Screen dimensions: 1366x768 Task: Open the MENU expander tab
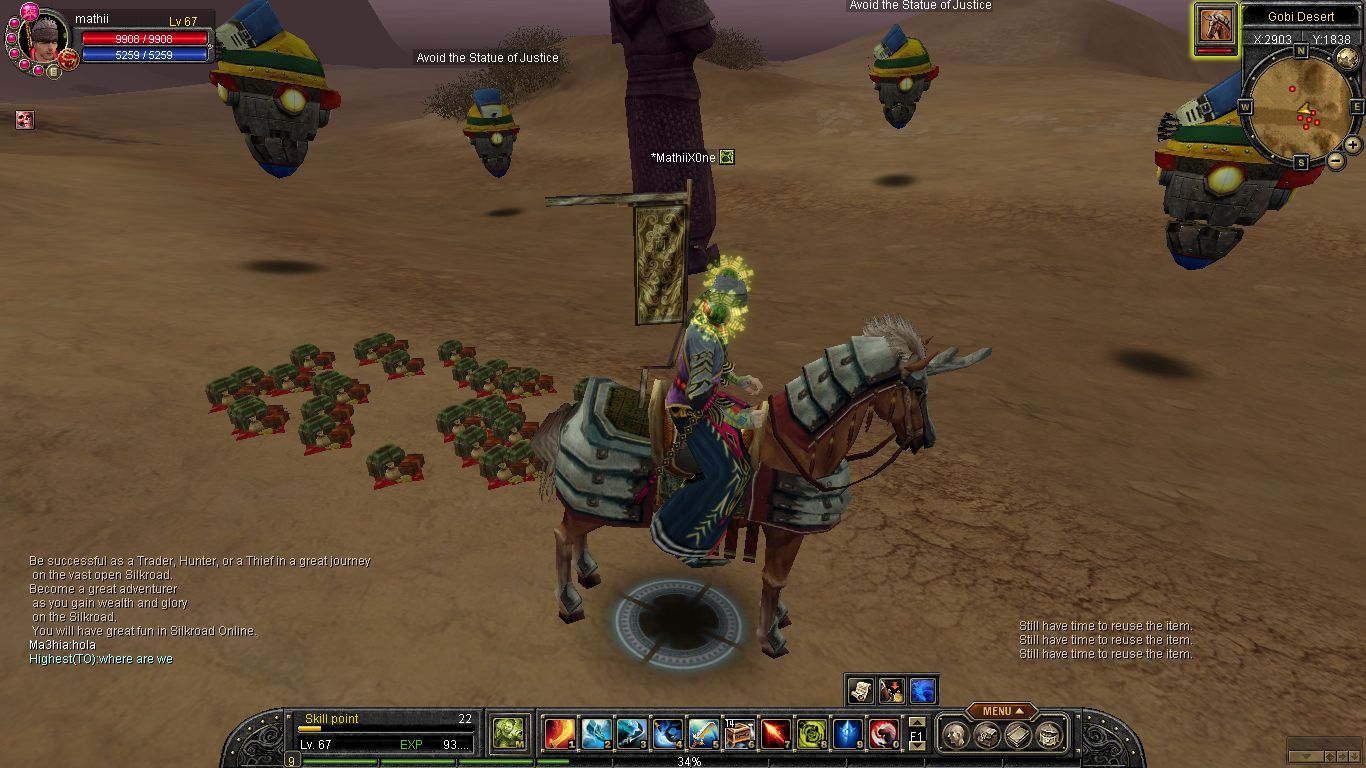click(1002, 711)
